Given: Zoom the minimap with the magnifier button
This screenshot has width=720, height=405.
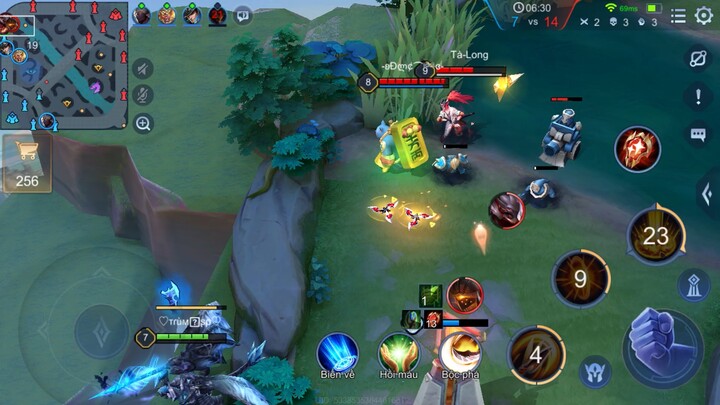Looking at the screenshot, I should [x=143, y=124].
